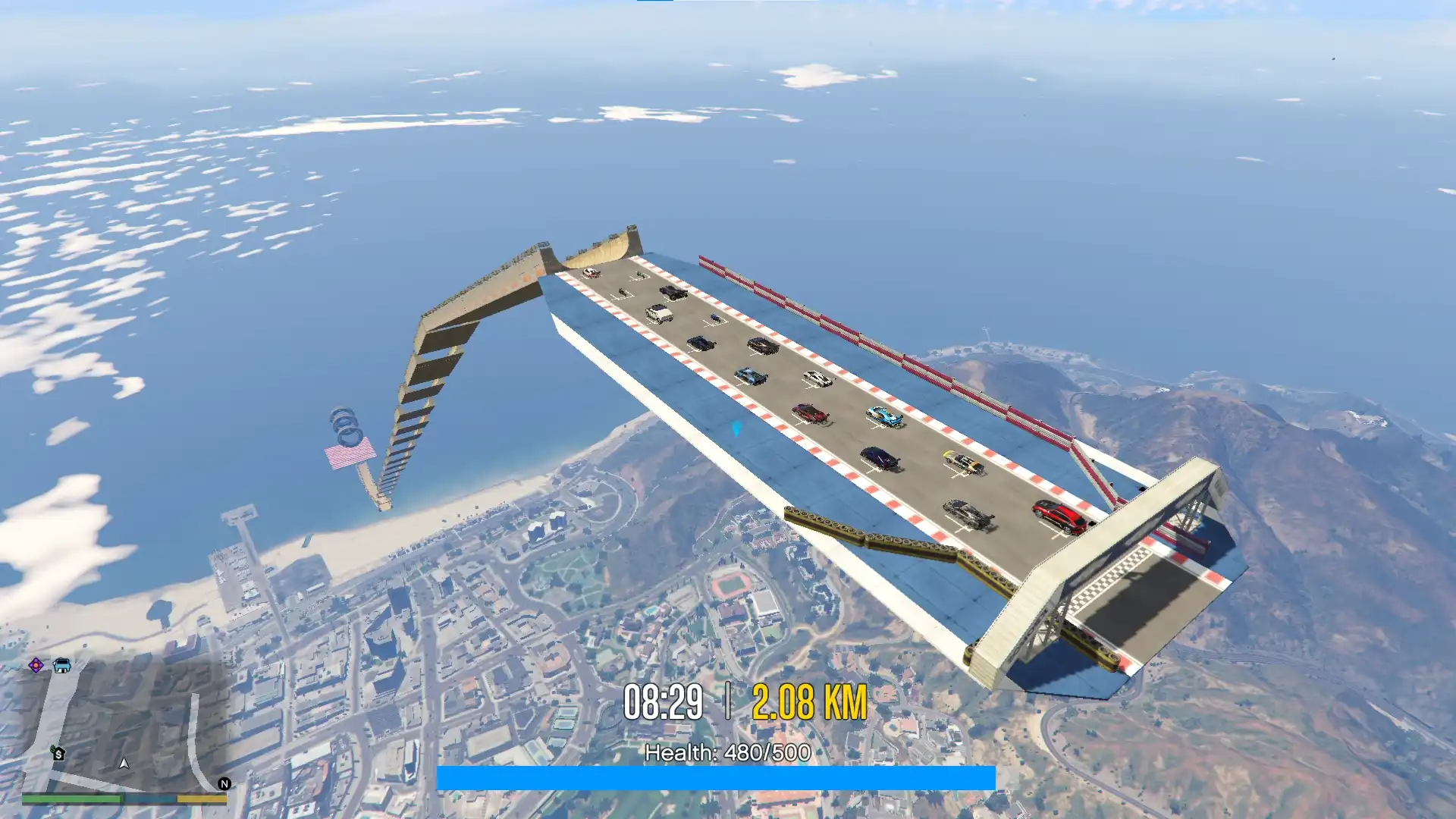Toggle the yellow armor bar under minimap
The height and width of the screenshot is (819, 1456).
tap(202, 799)
